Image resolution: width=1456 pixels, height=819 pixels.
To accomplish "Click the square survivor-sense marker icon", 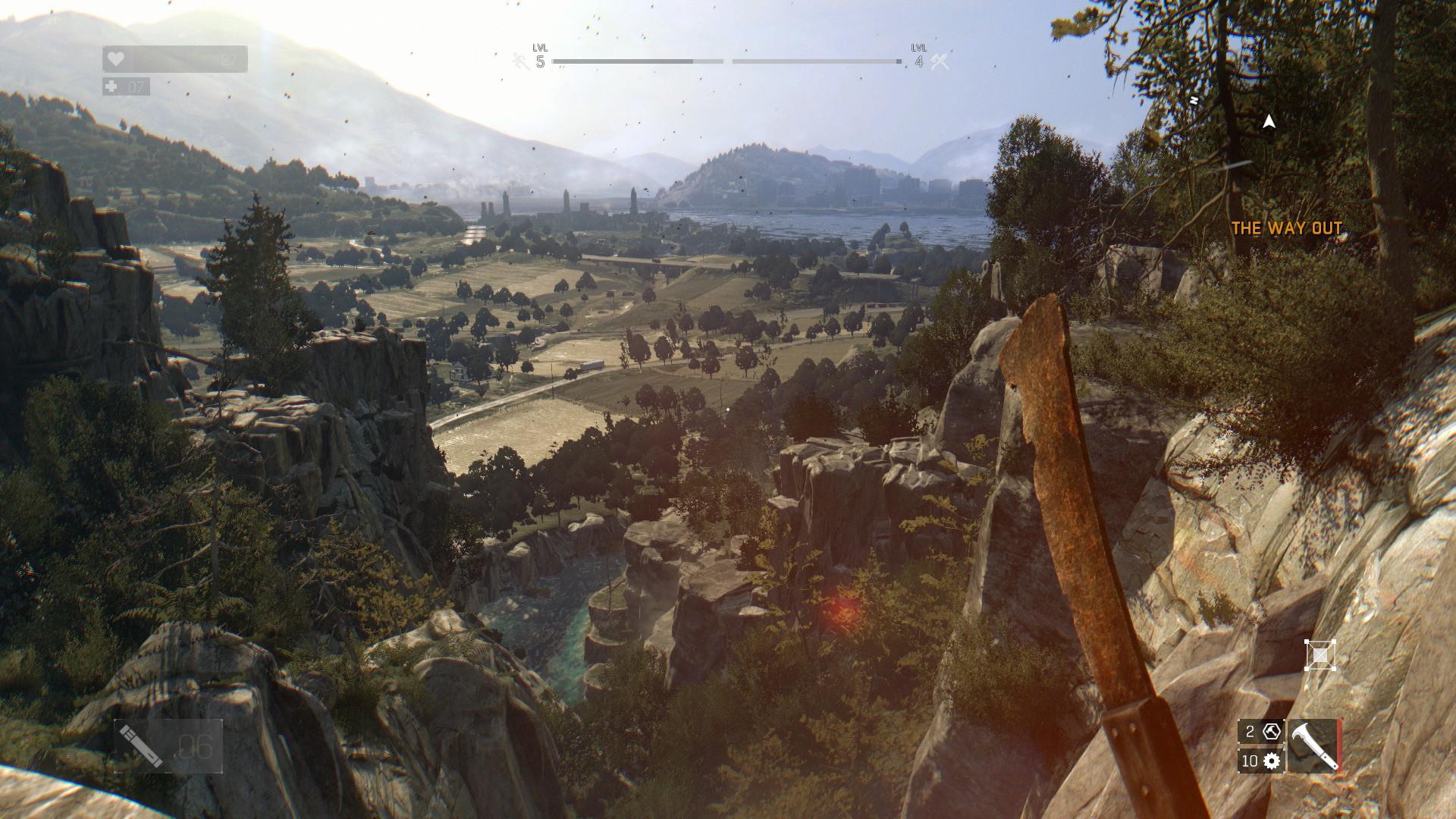I will (1319, 655).
